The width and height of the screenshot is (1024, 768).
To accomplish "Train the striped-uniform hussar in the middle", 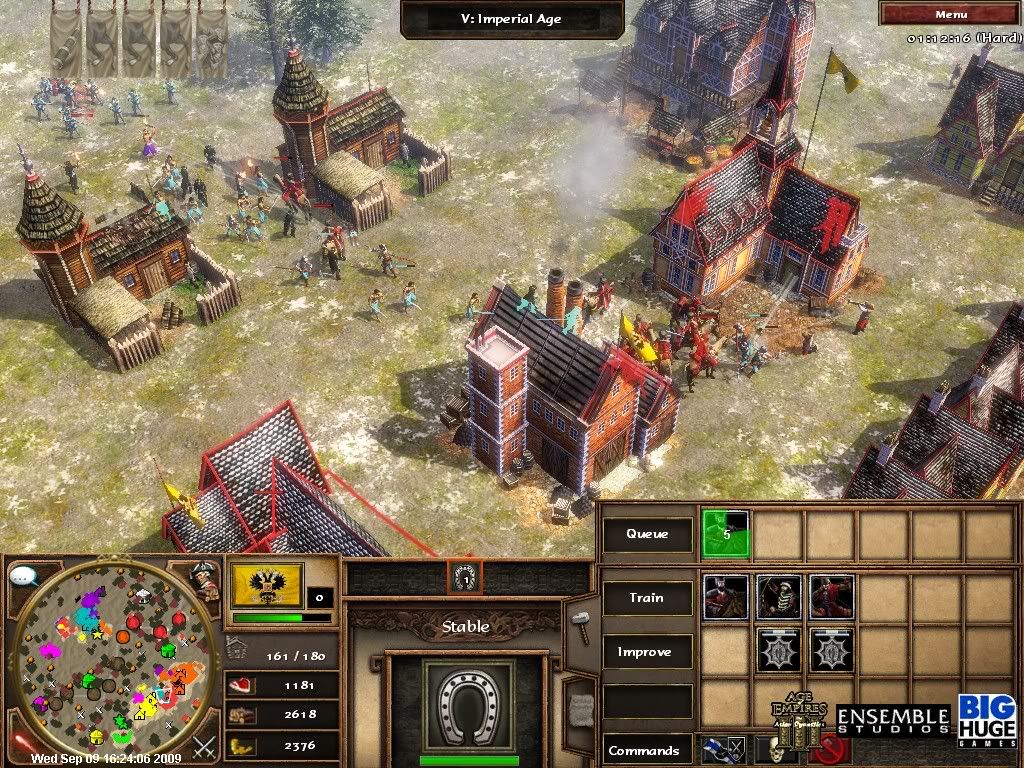I will tap(778, 597).
